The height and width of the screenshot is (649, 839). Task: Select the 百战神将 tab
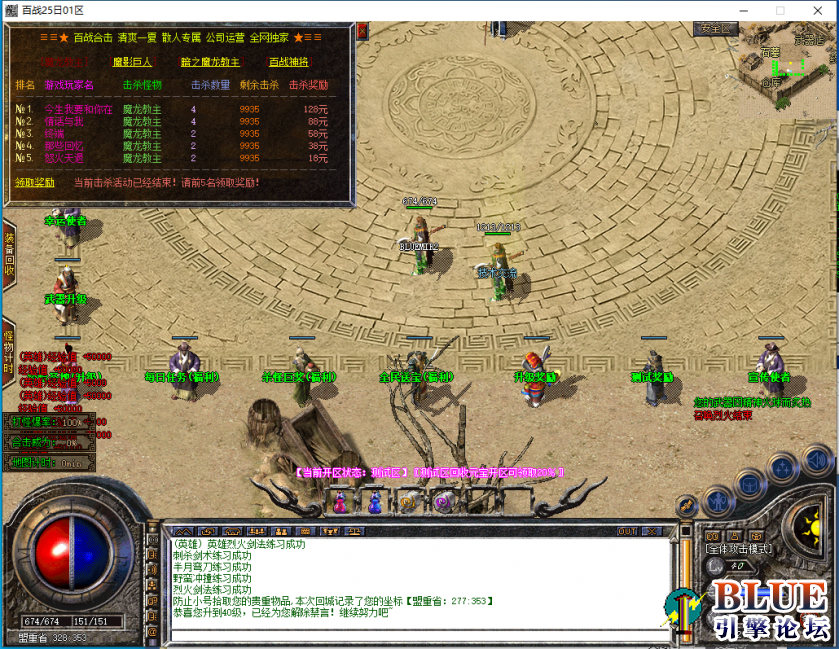pos(288,62)
